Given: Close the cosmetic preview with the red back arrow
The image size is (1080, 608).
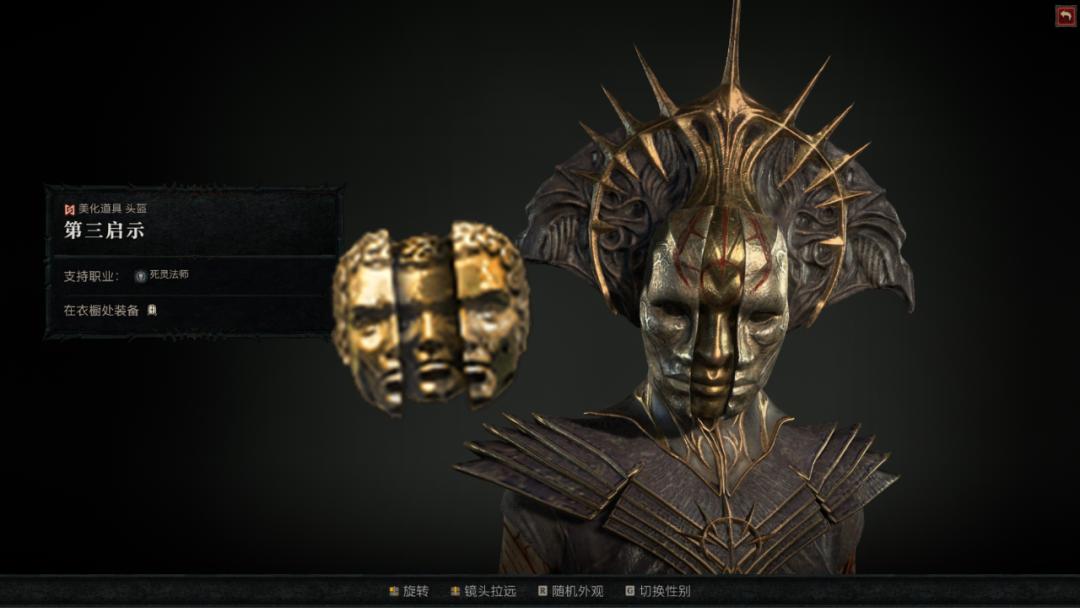Looking at the screenshot, I should (x=1065, y=16).
